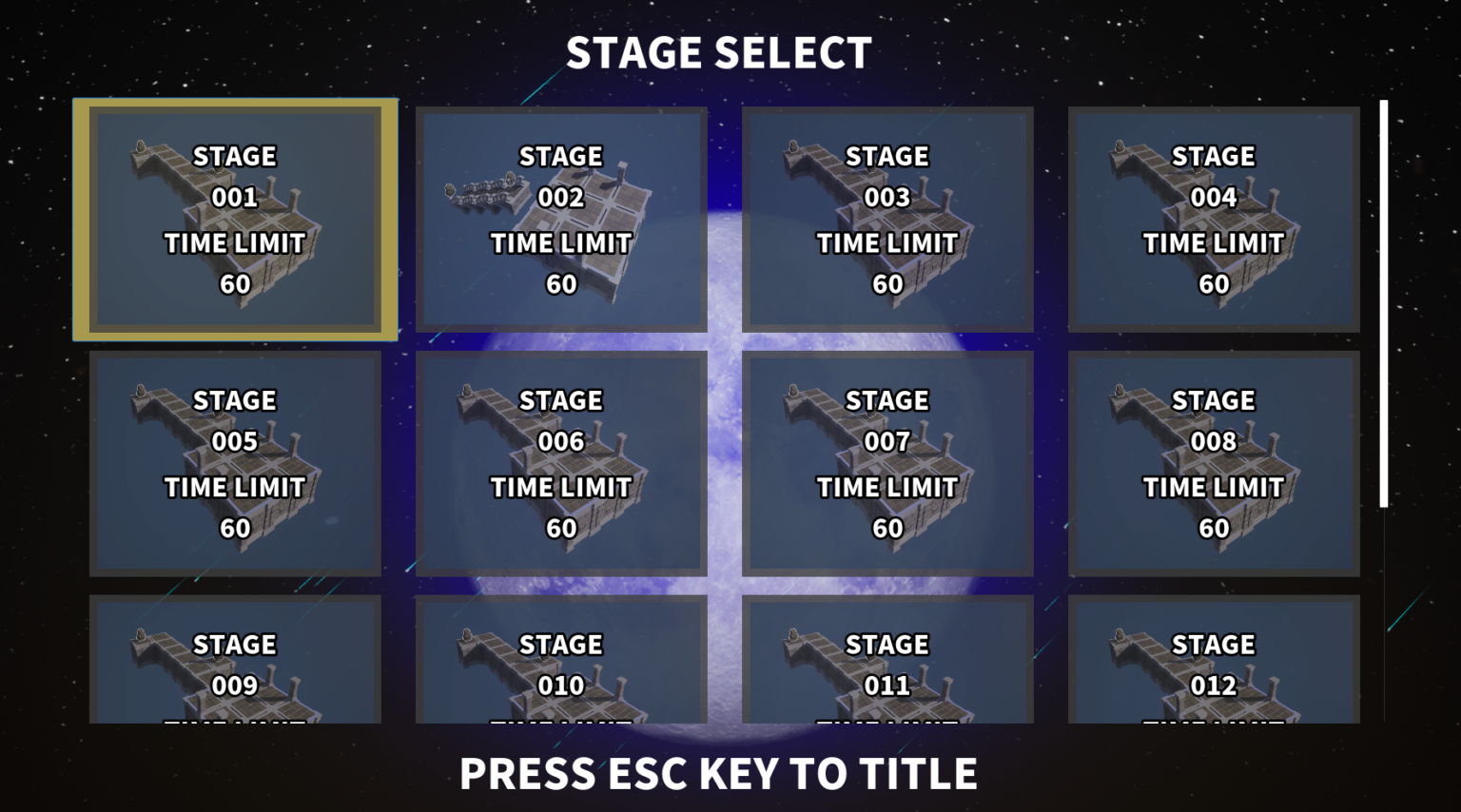Choose the Stage 006 tile
The height and width of the screenshot is (812, 1461).
[x=561, y=464]
